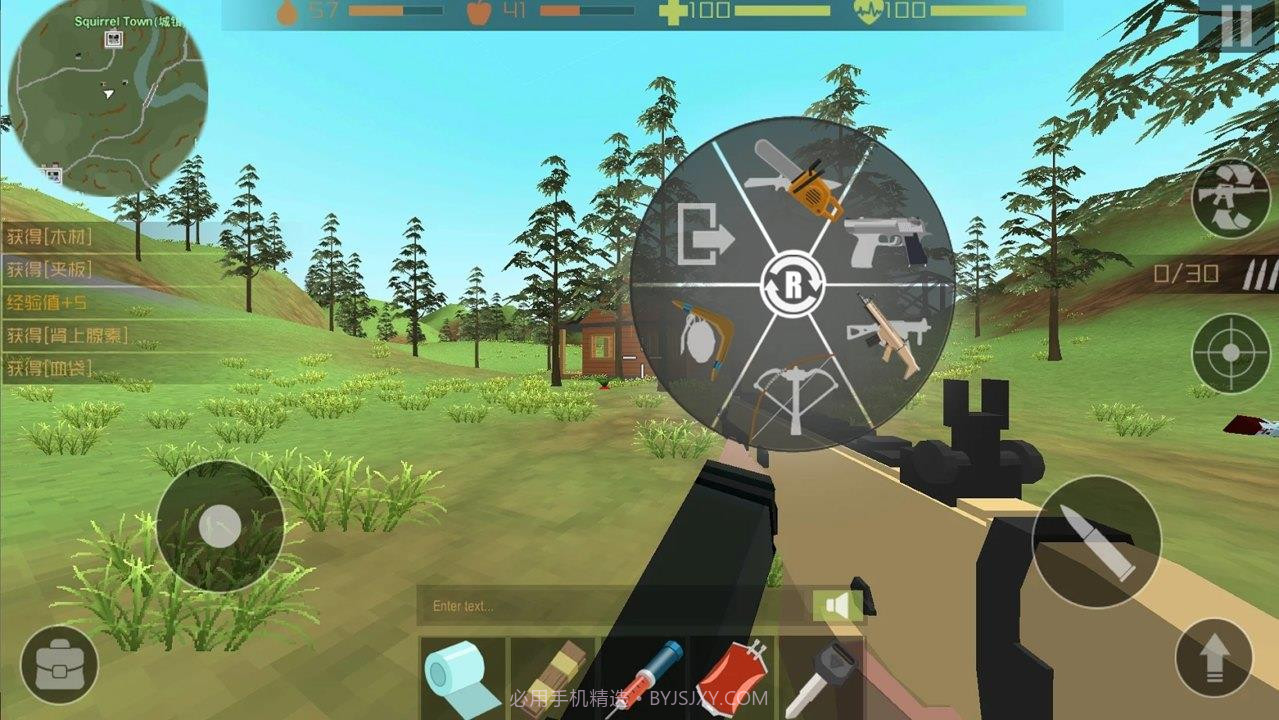
Task: Toggle the speaker sound button
Action: (x=838, y=606)
